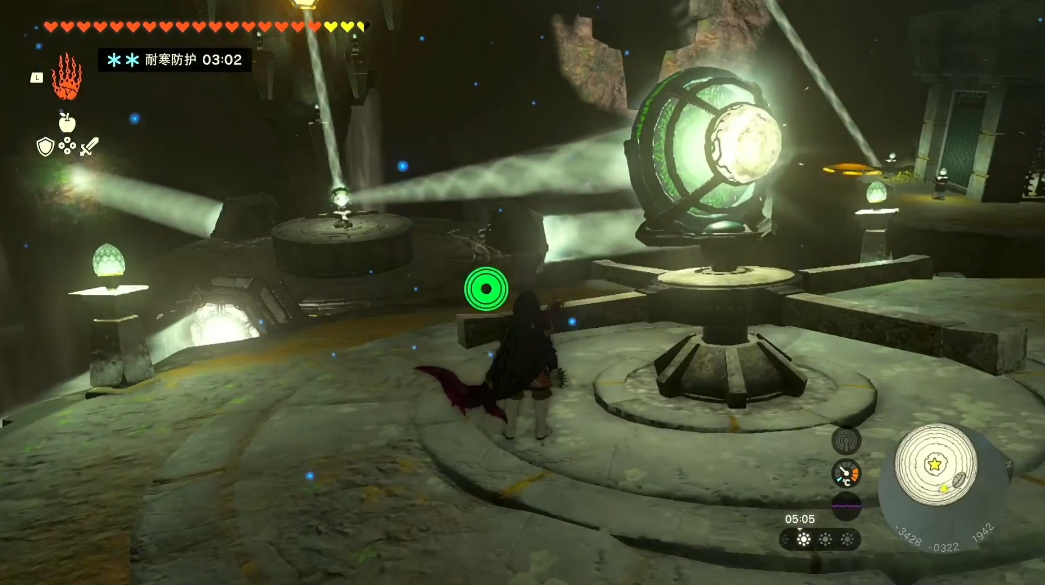
Task: Open the sword weapon quick-select icon
Action: 89,147
